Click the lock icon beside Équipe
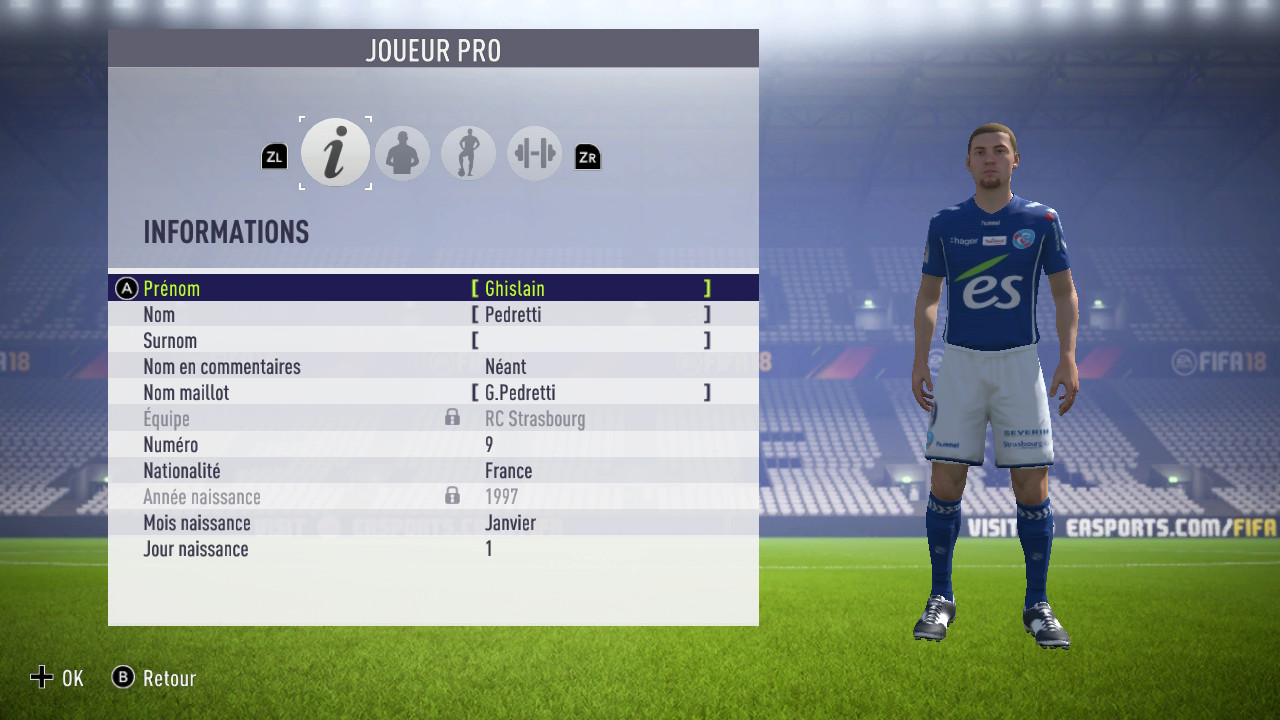 [x=452, y=418]
